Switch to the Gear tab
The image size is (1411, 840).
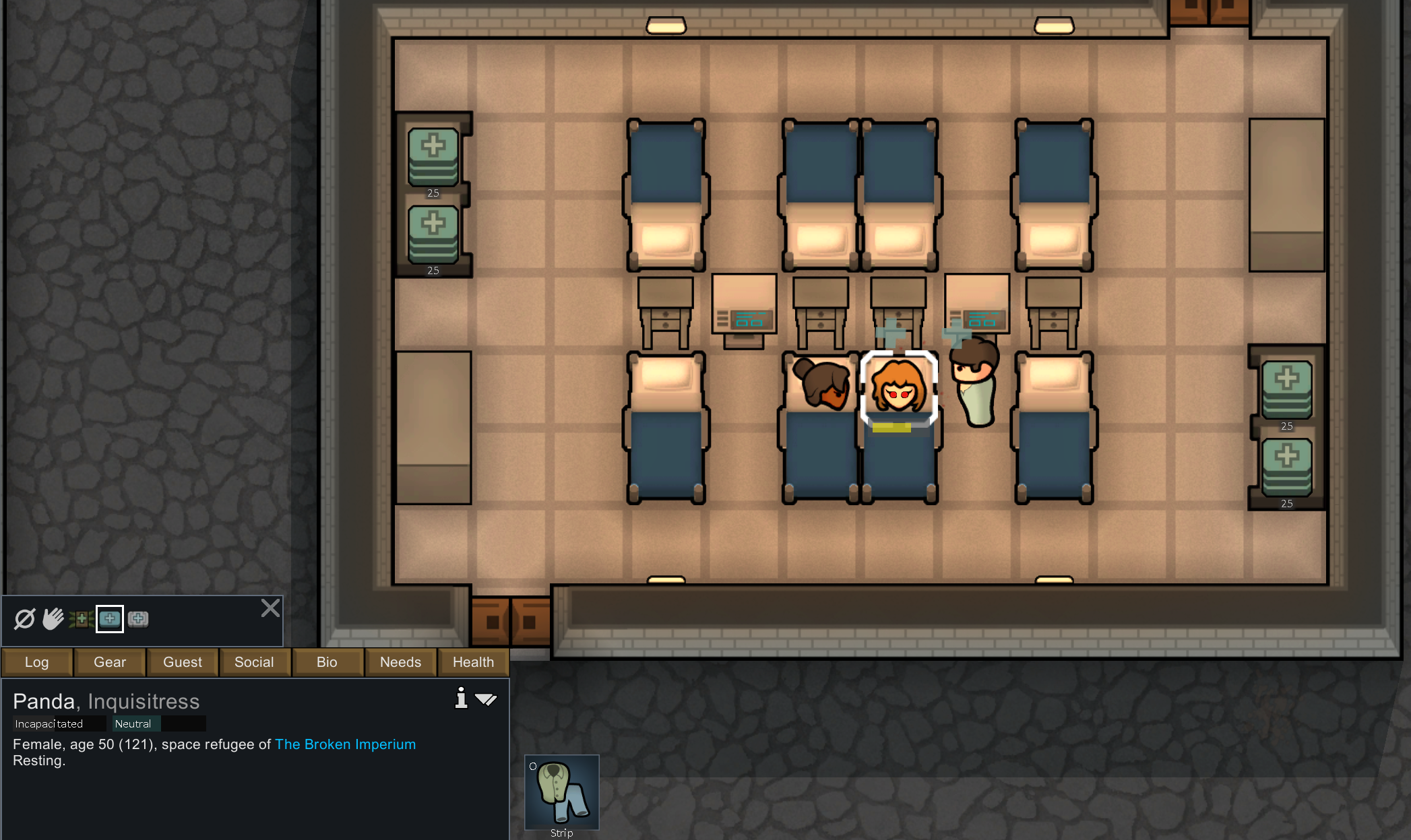110,662
